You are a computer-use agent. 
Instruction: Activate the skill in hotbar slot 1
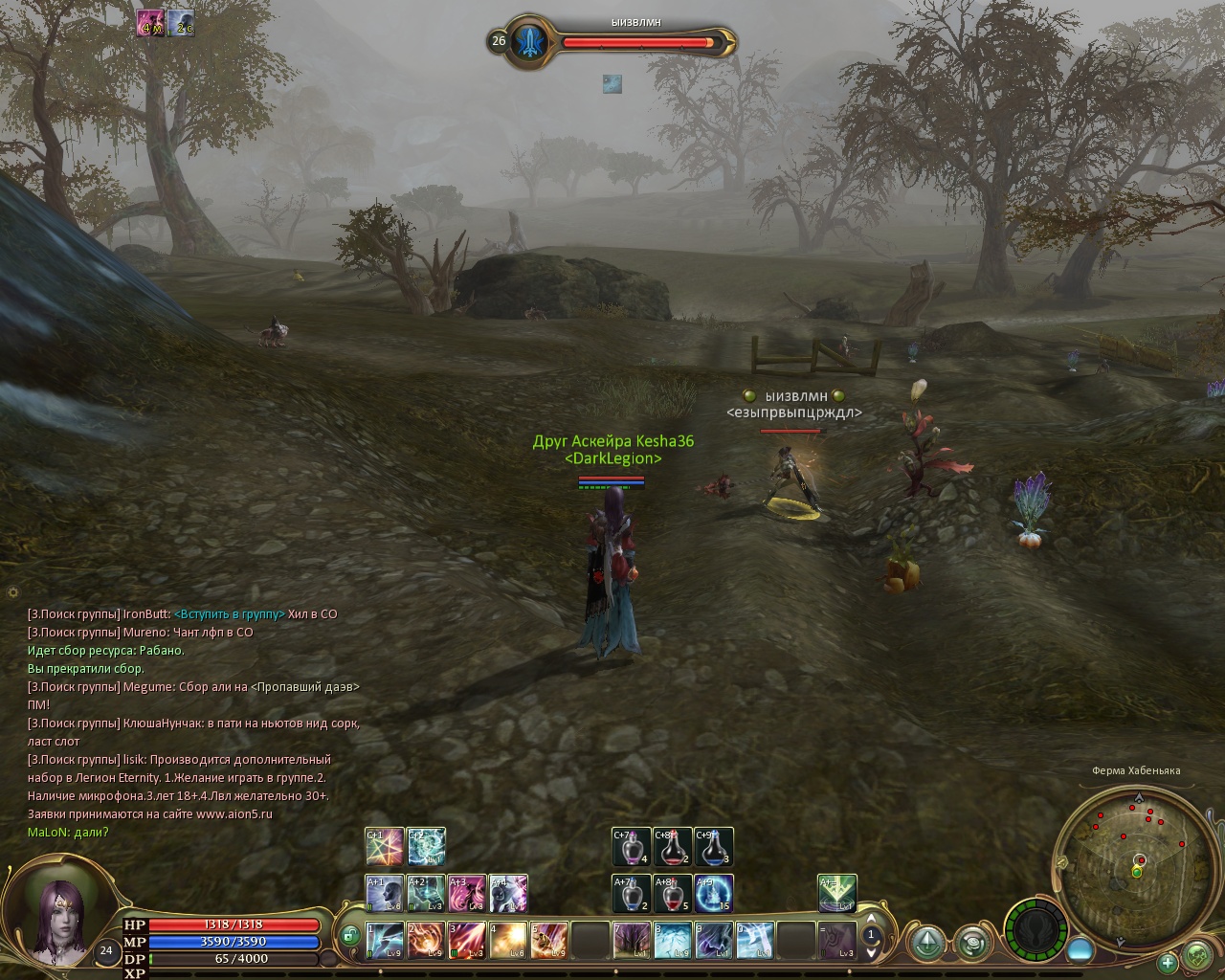pos(385,940)
